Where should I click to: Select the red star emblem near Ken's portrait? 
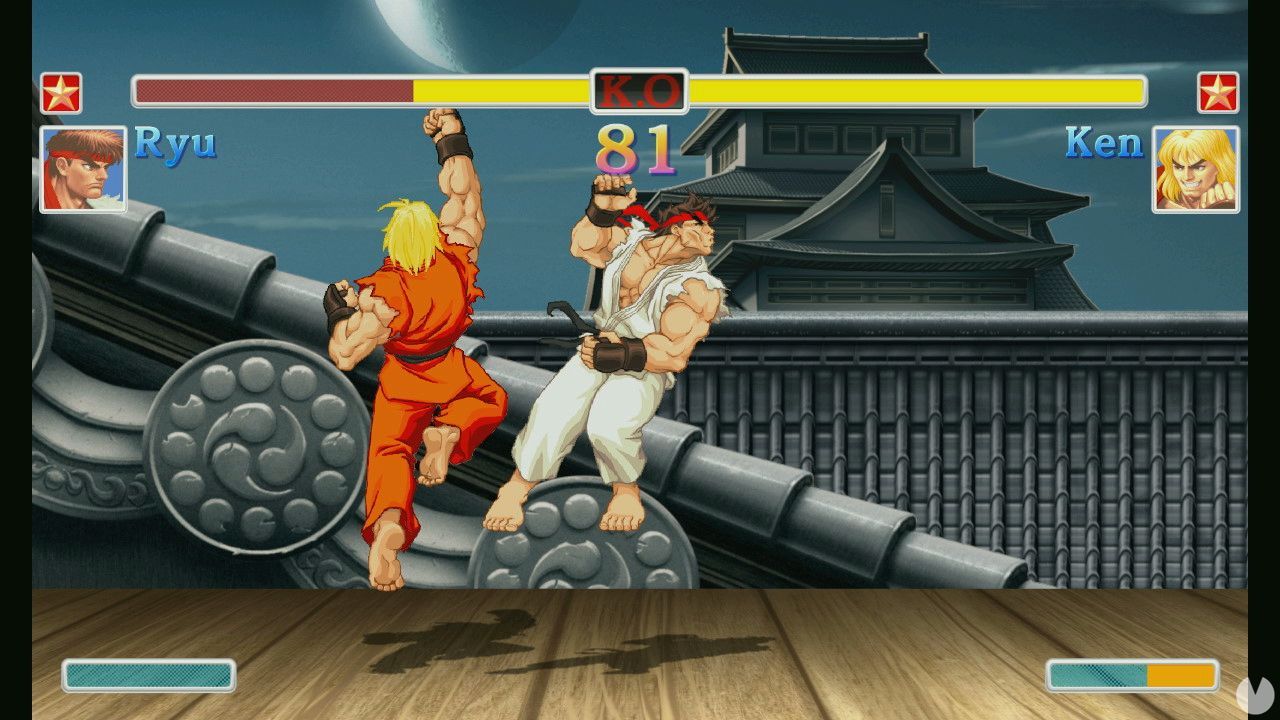(1220, 91)
